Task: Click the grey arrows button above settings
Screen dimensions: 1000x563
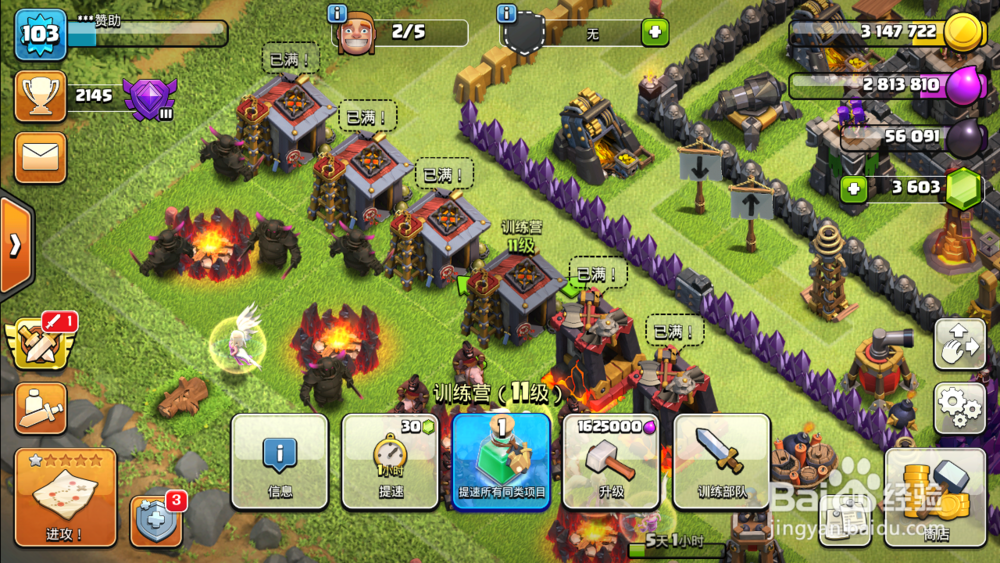Action: (x=959, y=344)
